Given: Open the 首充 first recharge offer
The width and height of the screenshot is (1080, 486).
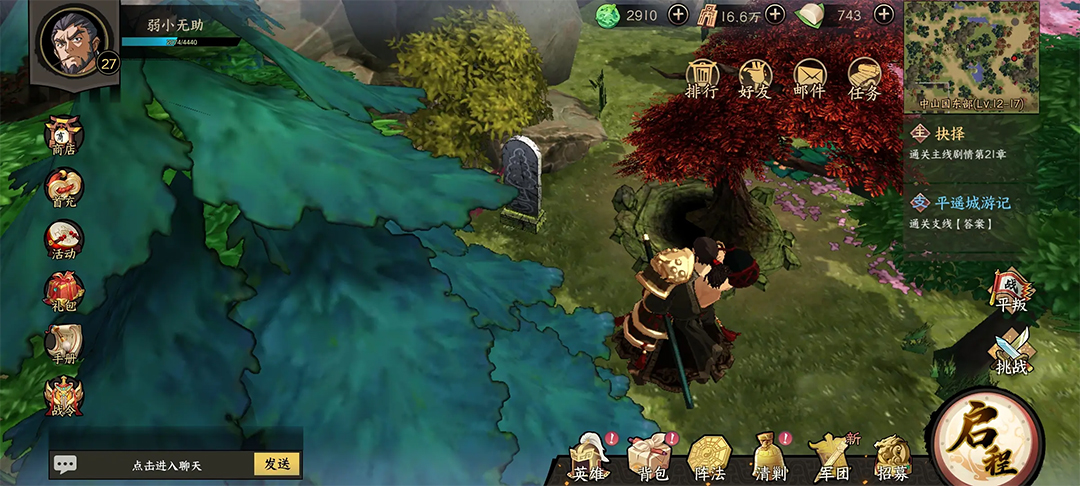Looking at the screenshot, I should click(63, 189).
